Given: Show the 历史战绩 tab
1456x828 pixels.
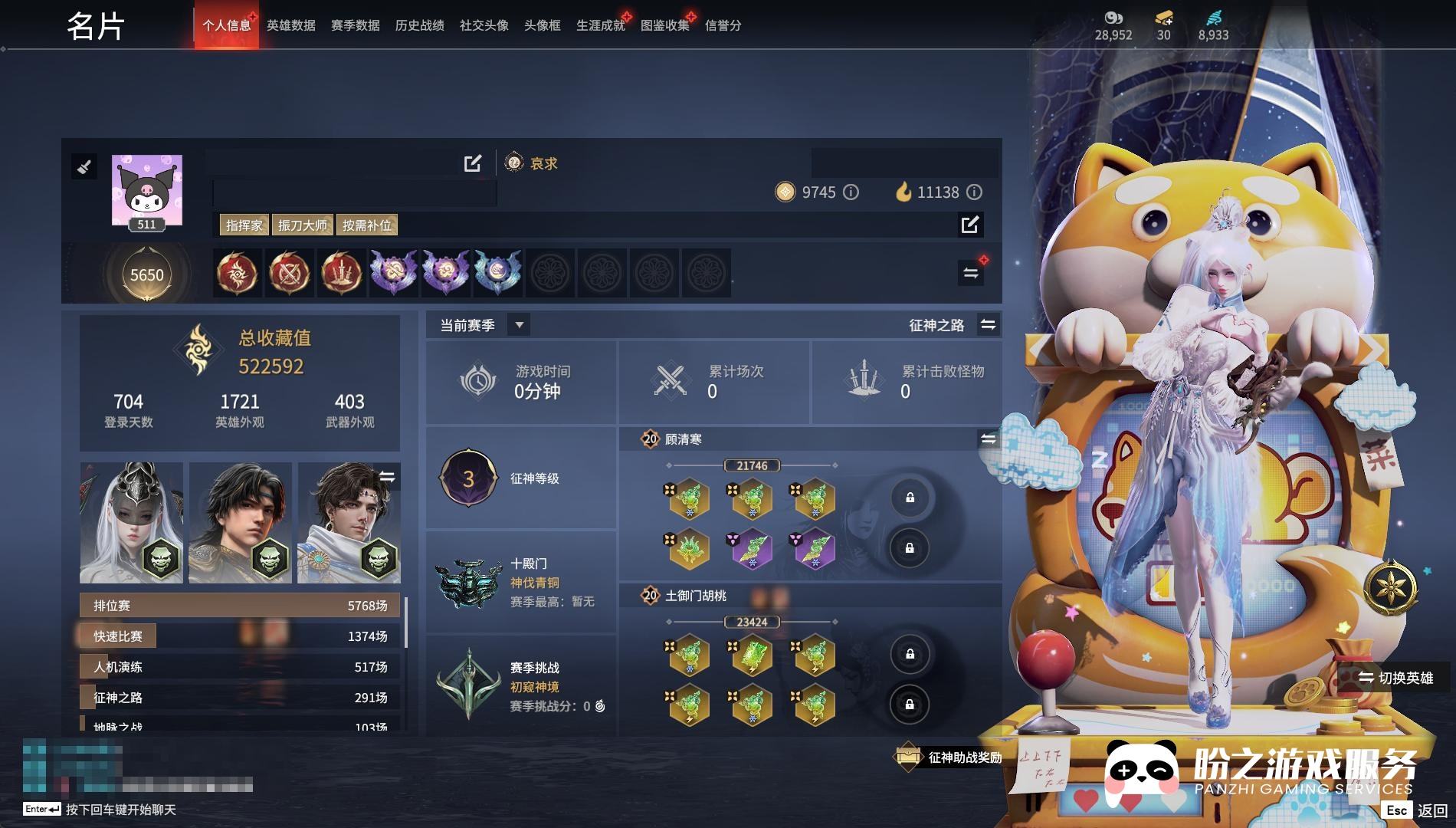Looking at the screenshot, I should click(x=420, y=25).
